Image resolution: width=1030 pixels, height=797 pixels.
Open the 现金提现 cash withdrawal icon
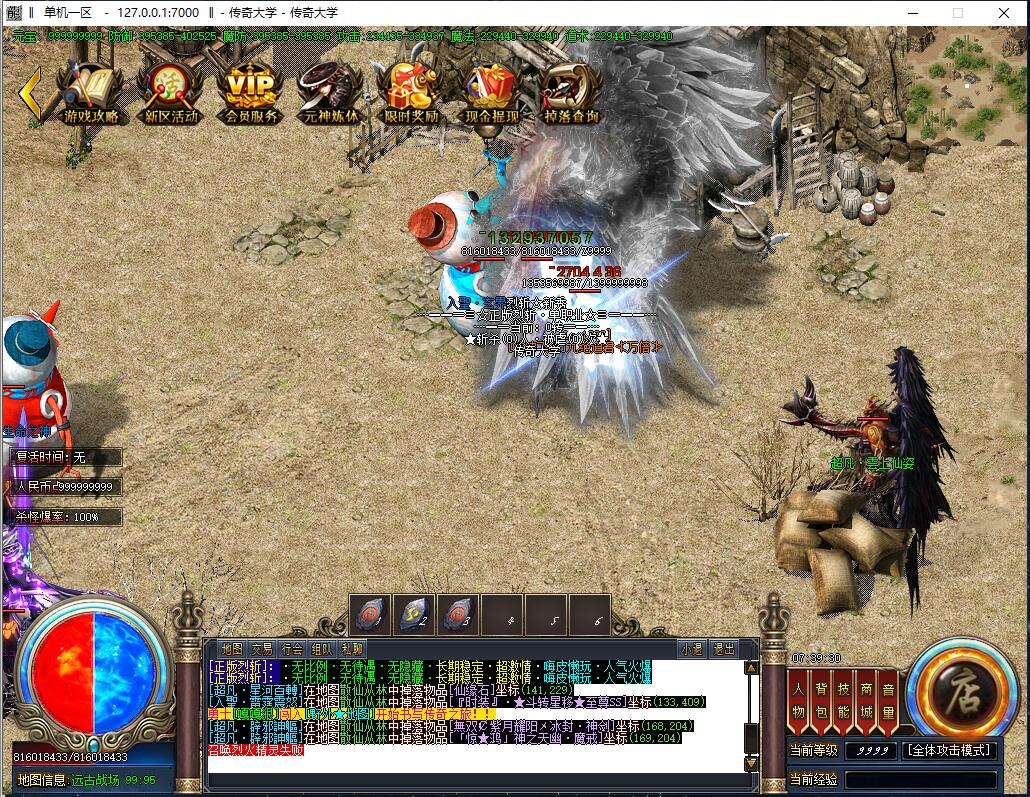click(491, 93)
